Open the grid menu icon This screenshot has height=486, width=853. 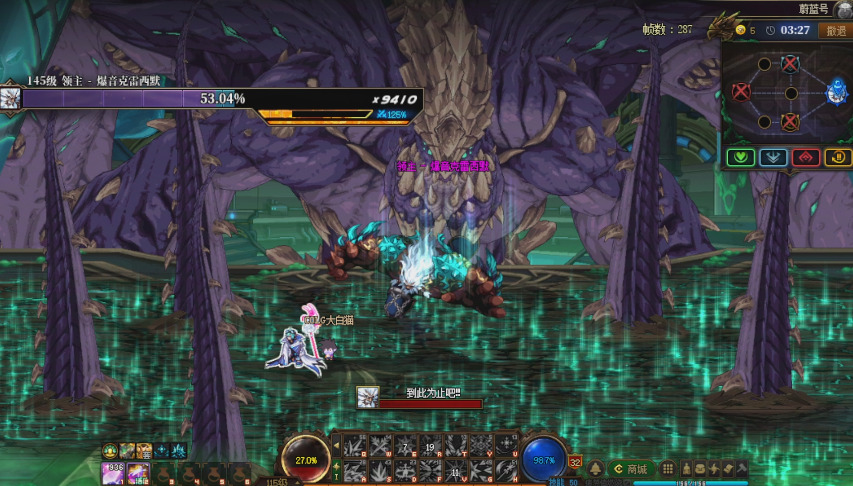(669, 469)
